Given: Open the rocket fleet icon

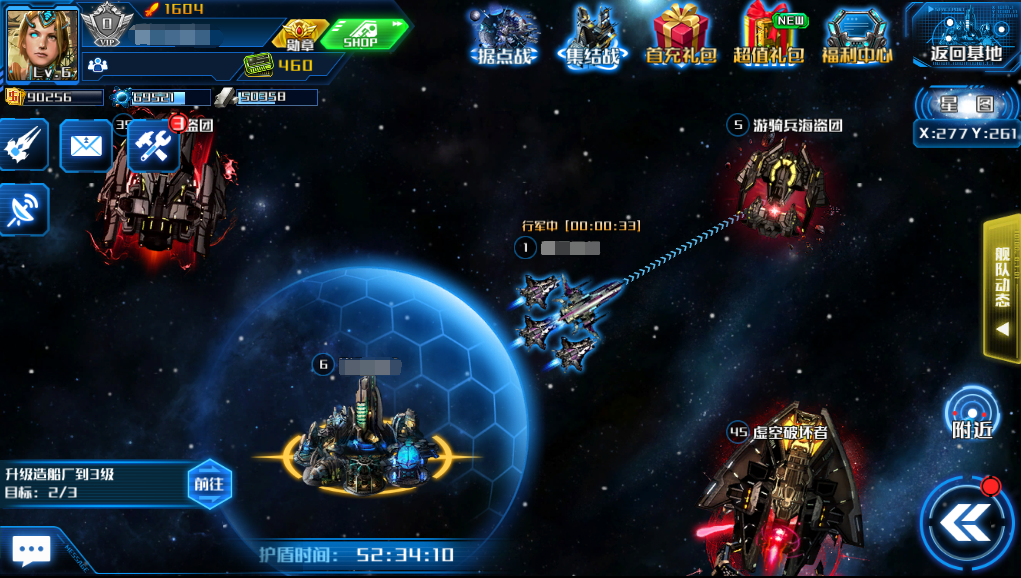Looking at the screenshot, I should 22,146.
